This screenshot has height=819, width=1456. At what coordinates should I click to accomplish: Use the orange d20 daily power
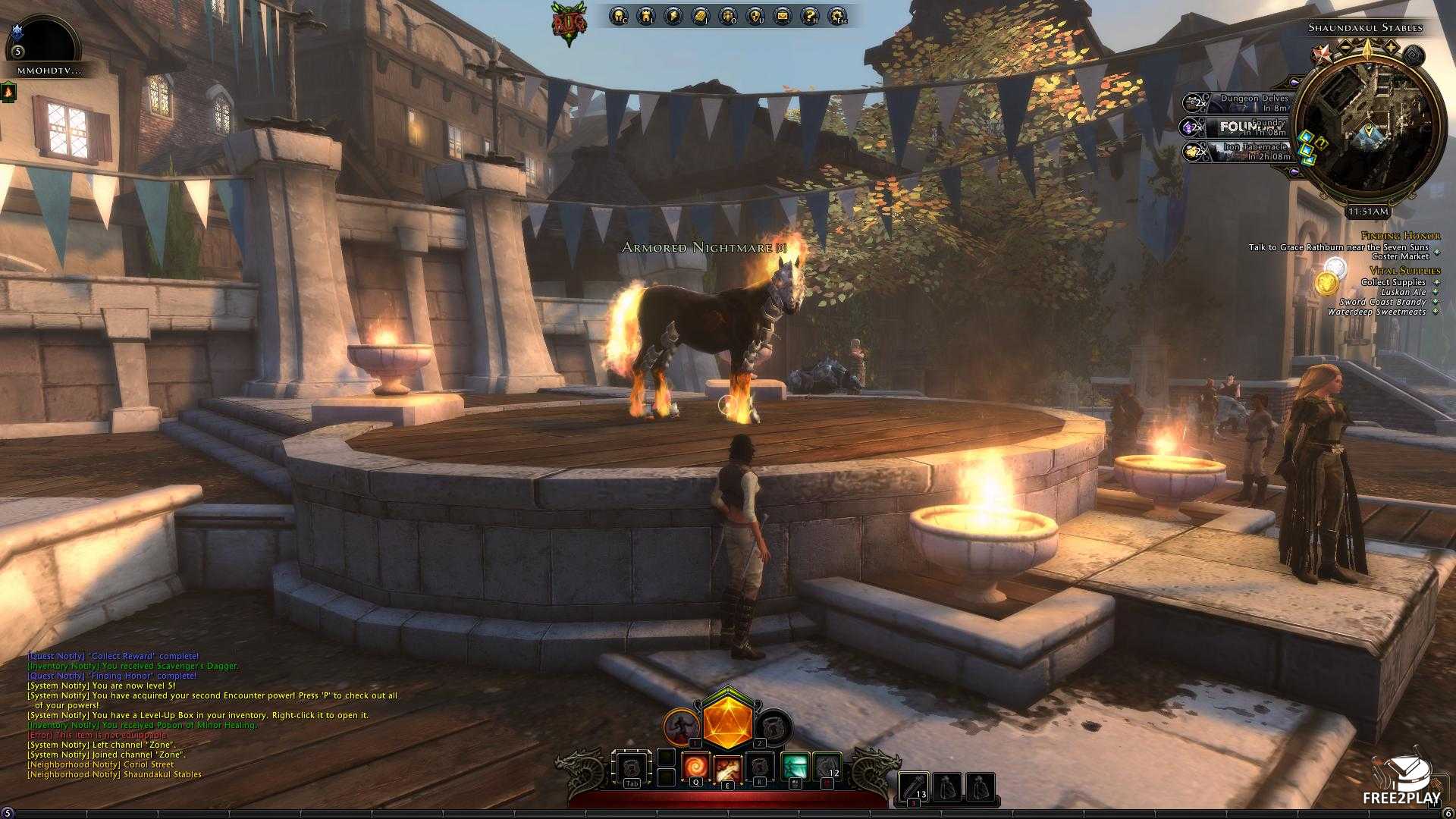click(727, 722)
